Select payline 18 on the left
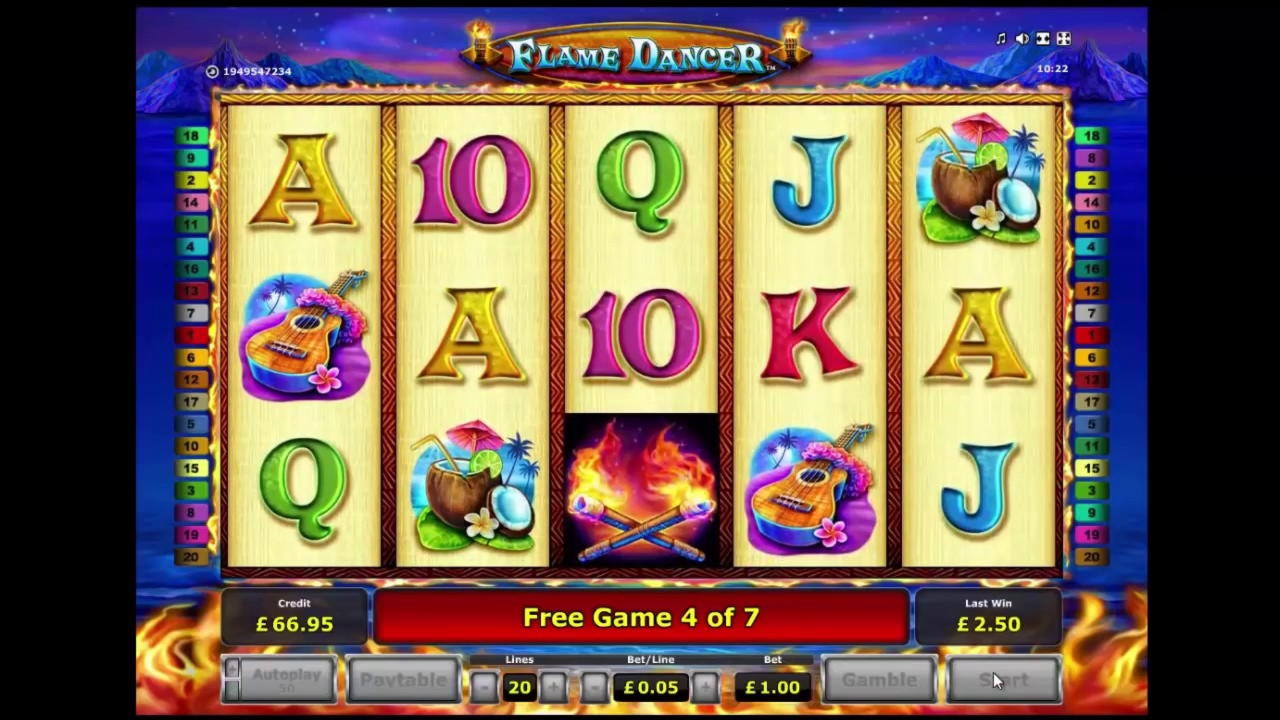Screen dimensions: 1280x720 click(191, 136)
